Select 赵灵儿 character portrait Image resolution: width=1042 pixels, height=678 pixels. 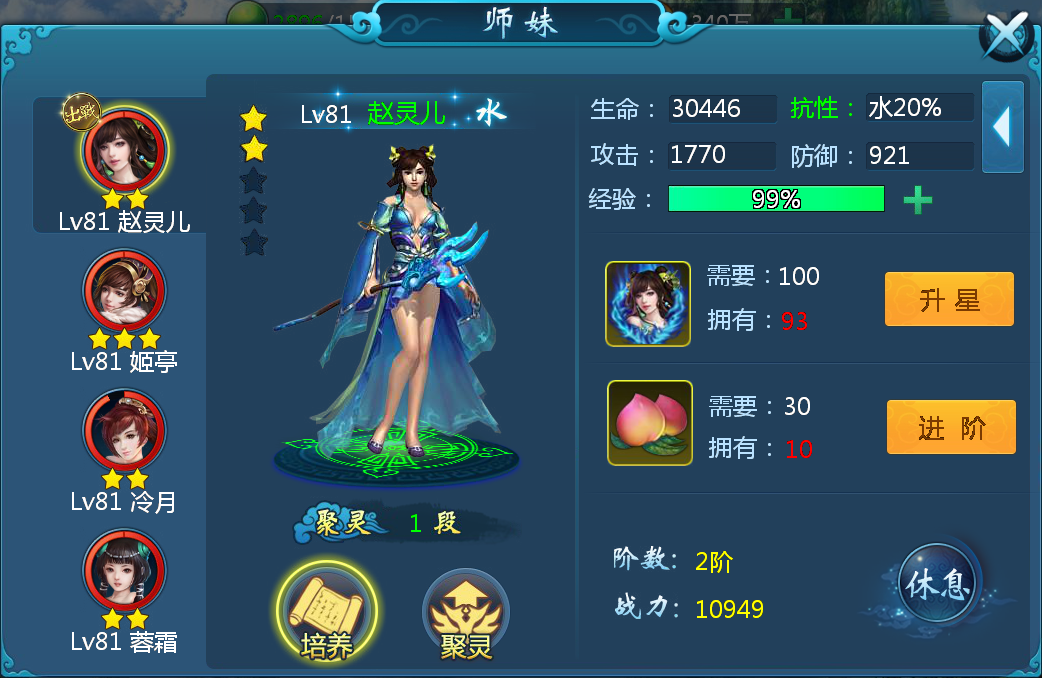125,151
